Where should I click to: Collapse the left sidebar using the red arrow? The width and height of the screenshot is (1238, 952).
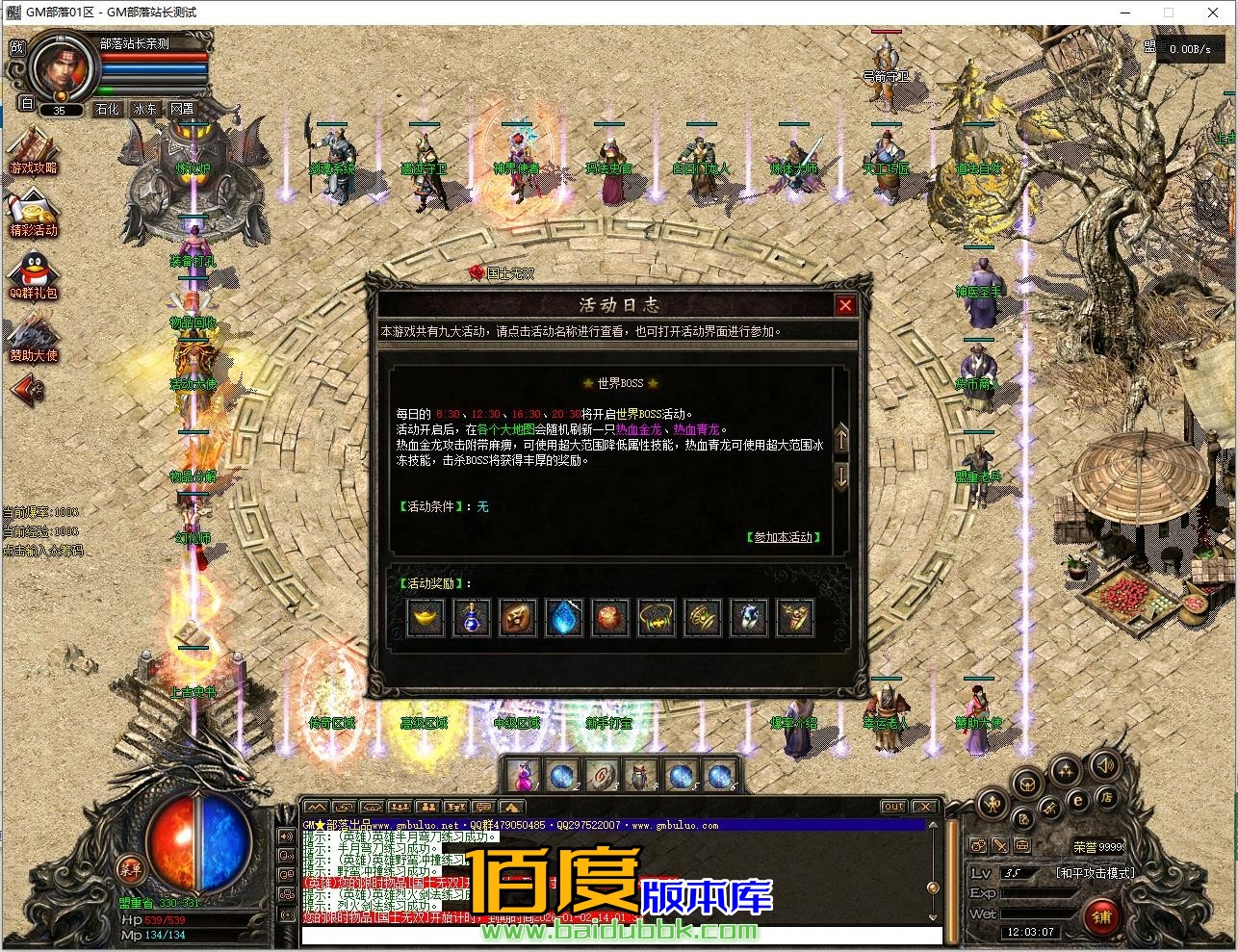(x=24, y=390)
